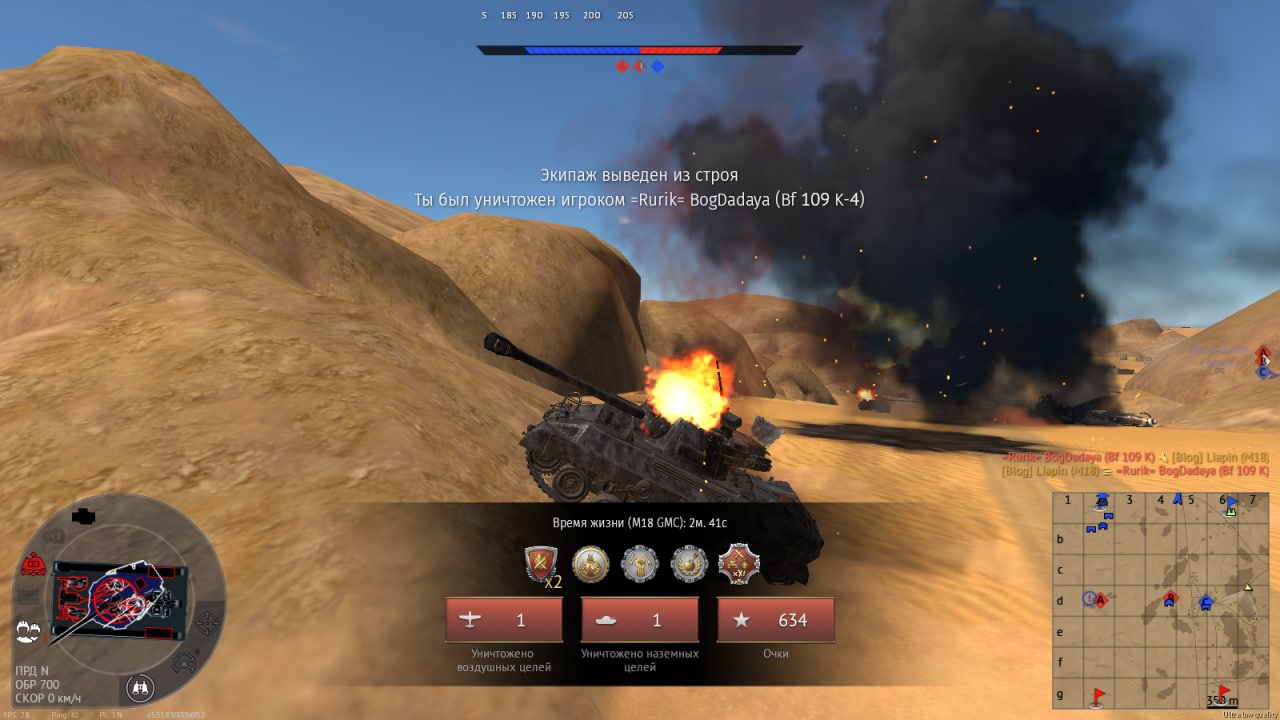Select the gold knight medal award
1280x720 pixels.
coord(590,564)
